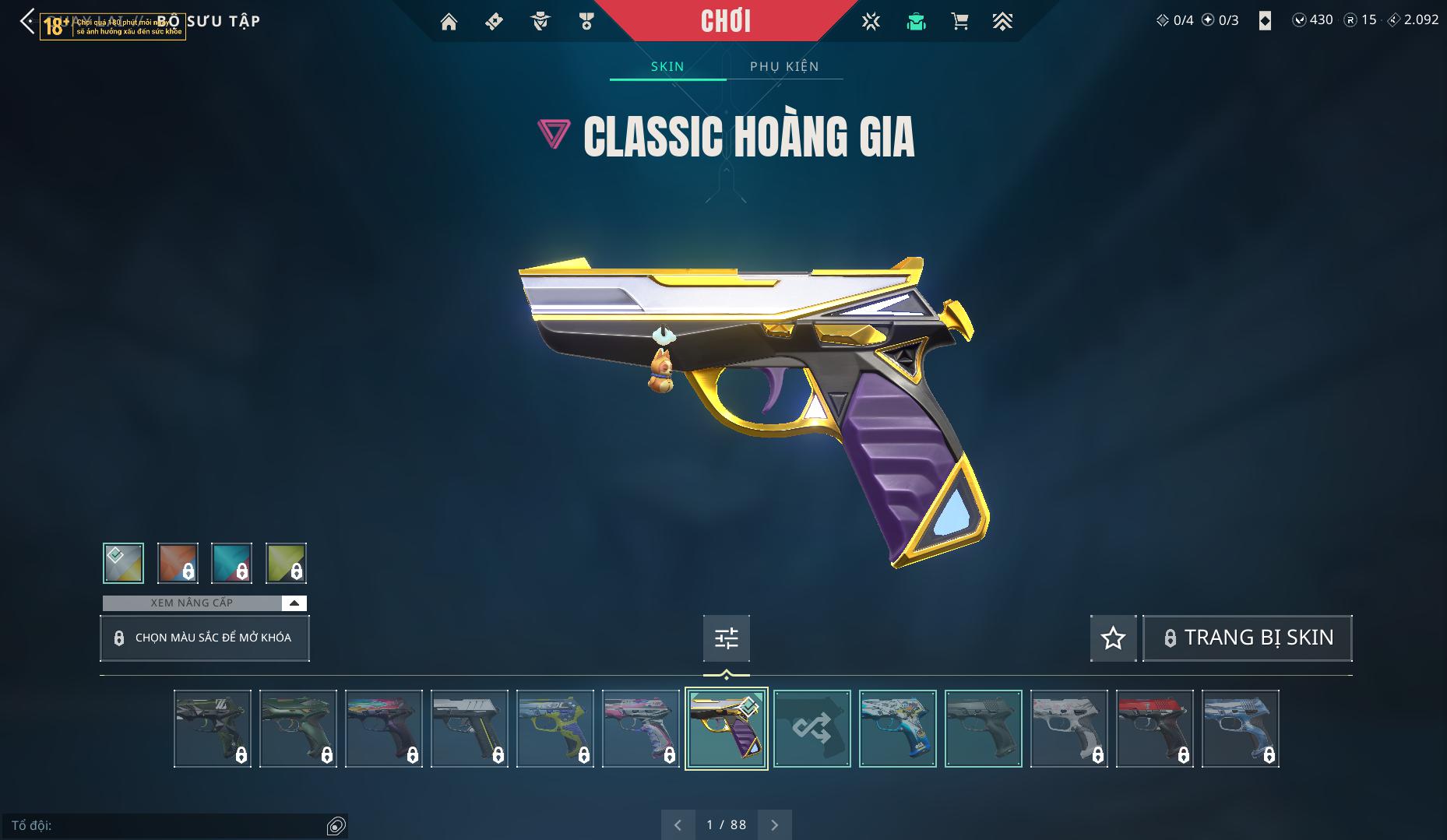Open the store shopping cart icon
The width and height of the screenshot is (1447, 840).
coord(959,22)
